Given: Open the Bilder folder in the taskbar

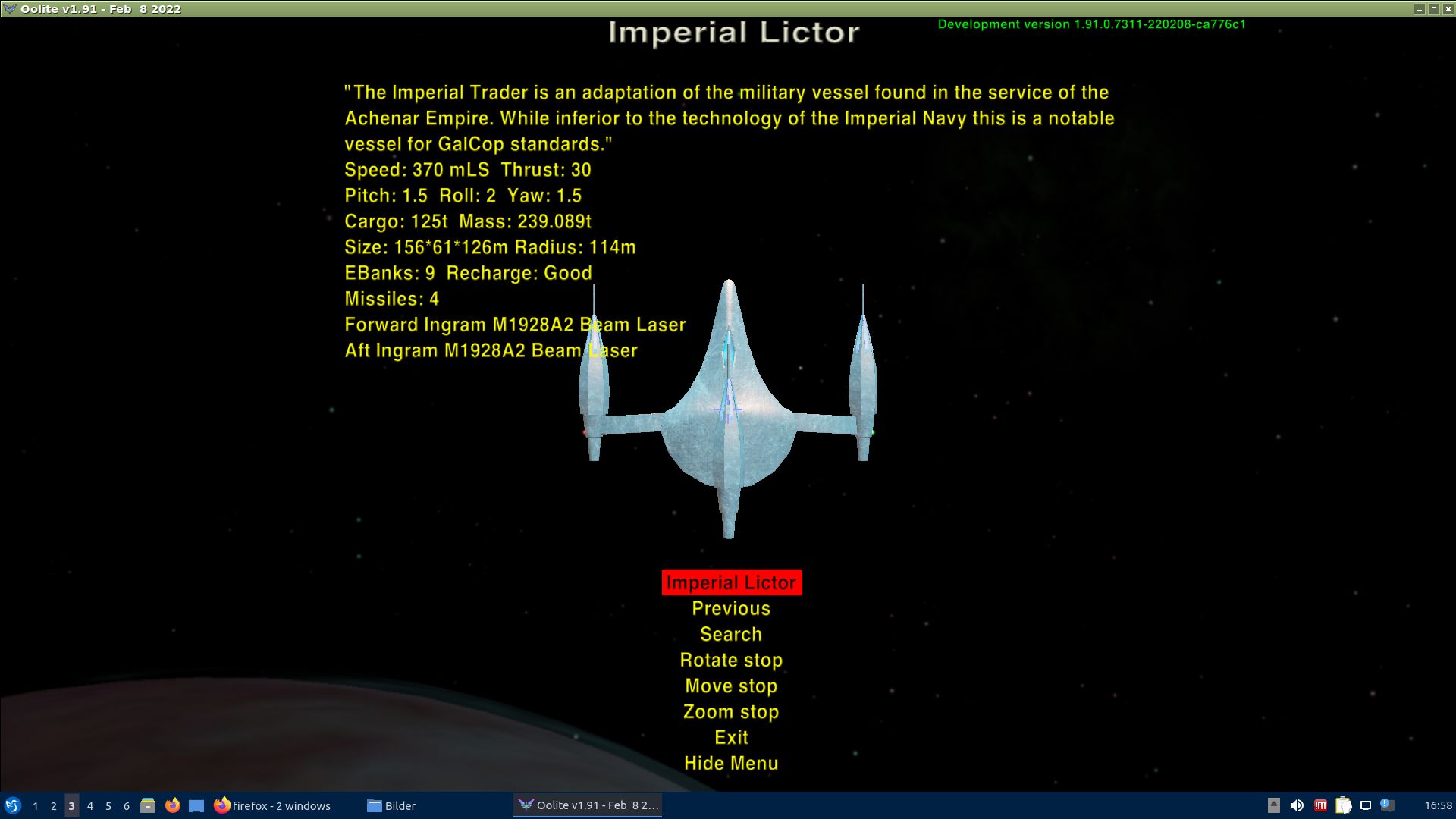Looking at the screenshot, I should pos(391,805).
